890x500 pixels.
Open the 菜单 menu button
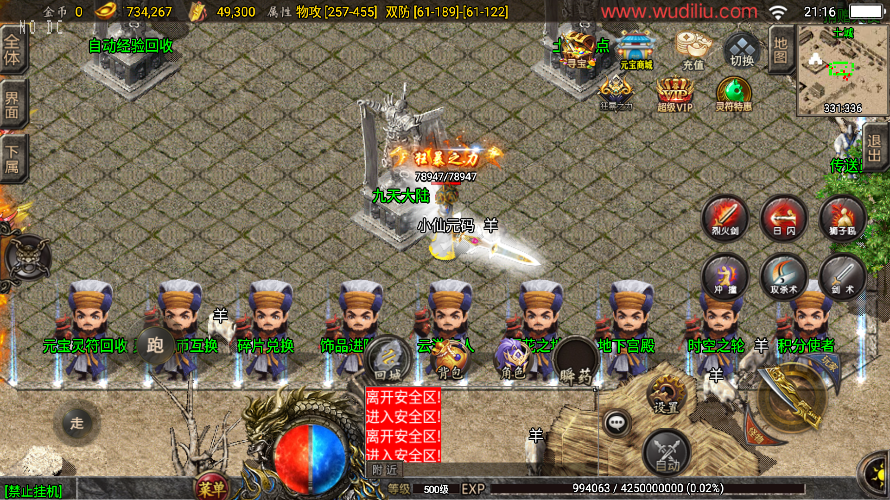(x=212, y=488)
